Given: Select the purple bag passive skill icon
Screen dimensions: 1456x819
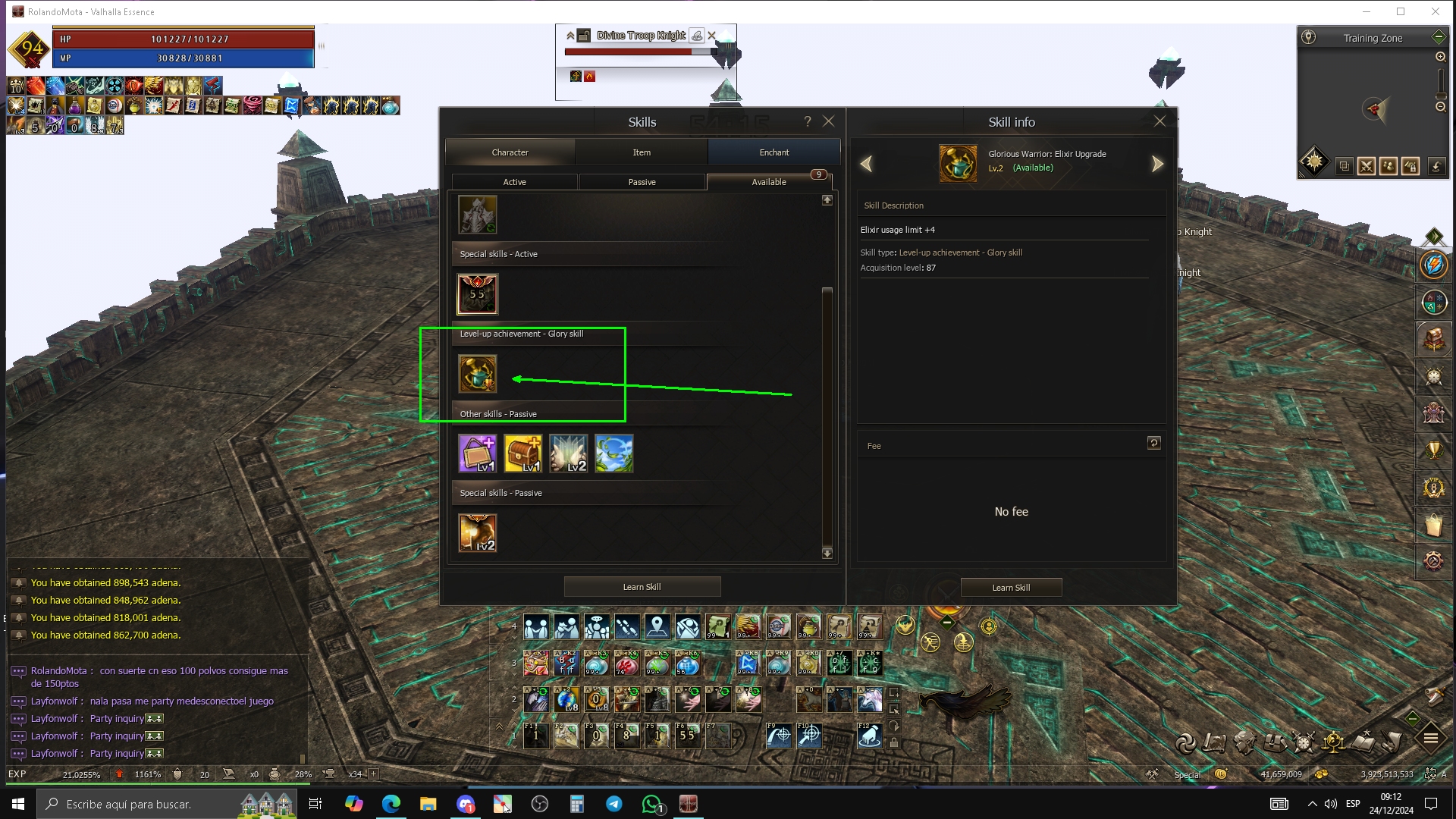Looking at the screenshot, I should point(478,453).
